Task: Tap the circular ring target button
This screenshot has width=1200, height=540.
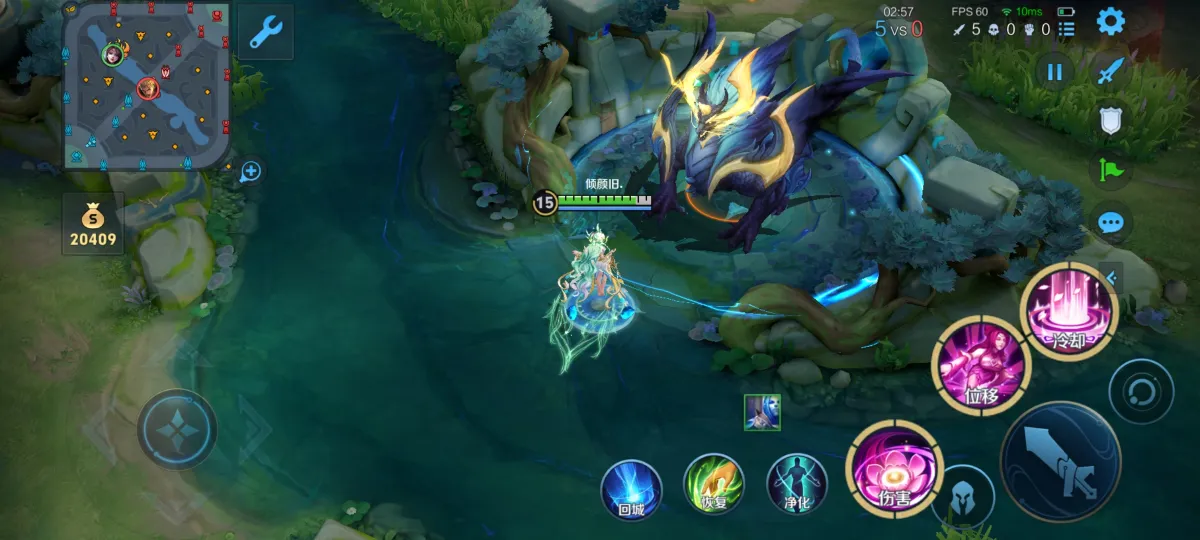Action: pos(1141,390)
